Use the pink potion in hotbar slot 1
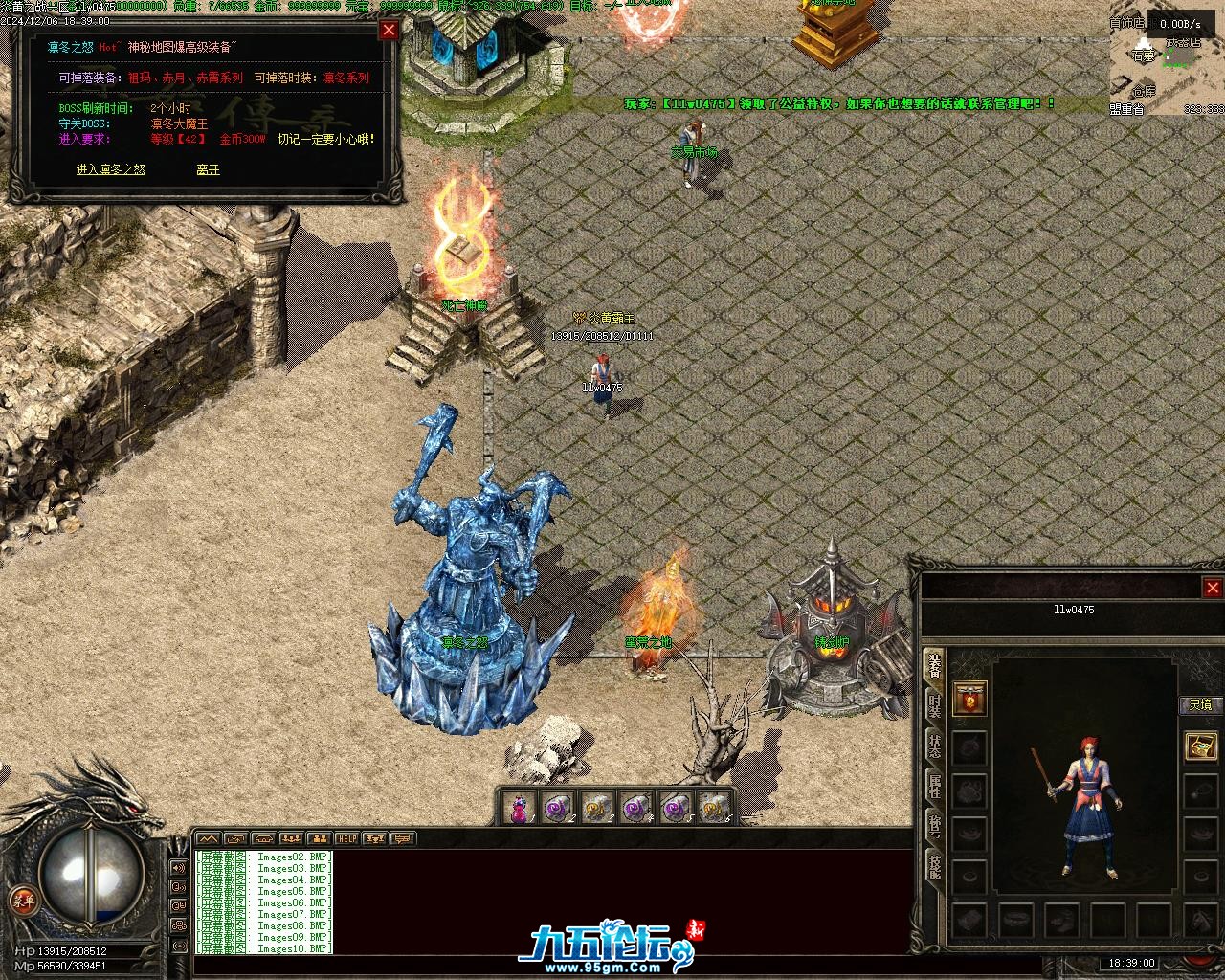 (518, 809)
